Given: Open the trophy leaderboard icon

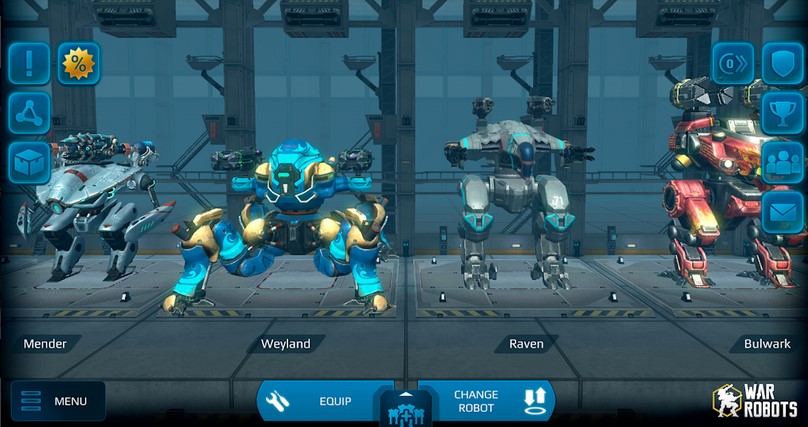Looking at the screenshot, I should (x=782, y=113).
